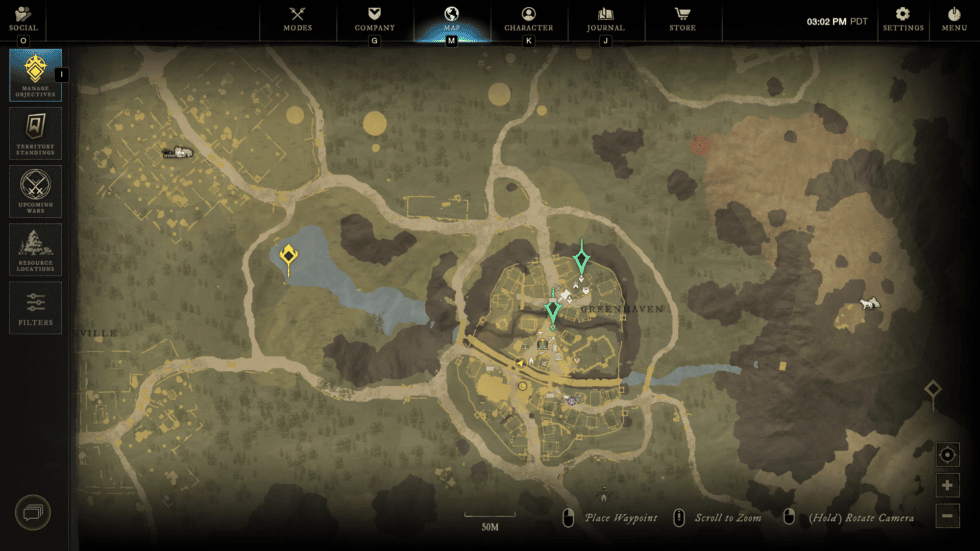This screenshot has height=551, width=980.
Task: Switch to the Modes tab
Action: (298, 19)
